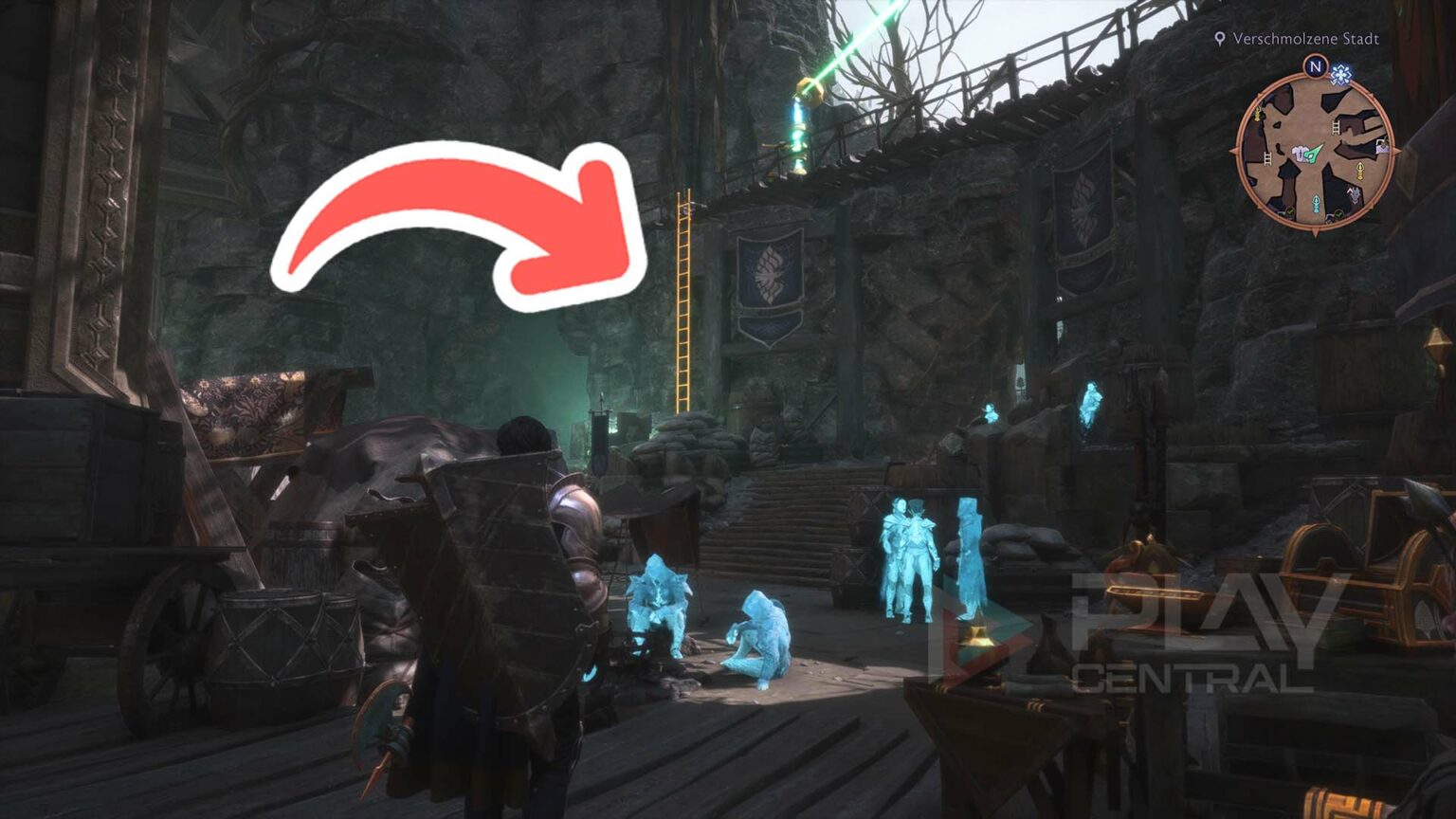This screenshot has height=819, width=1456.
Task: Select the statue icon in the minimap's lower right
Action: click(x=1354, y=193)
